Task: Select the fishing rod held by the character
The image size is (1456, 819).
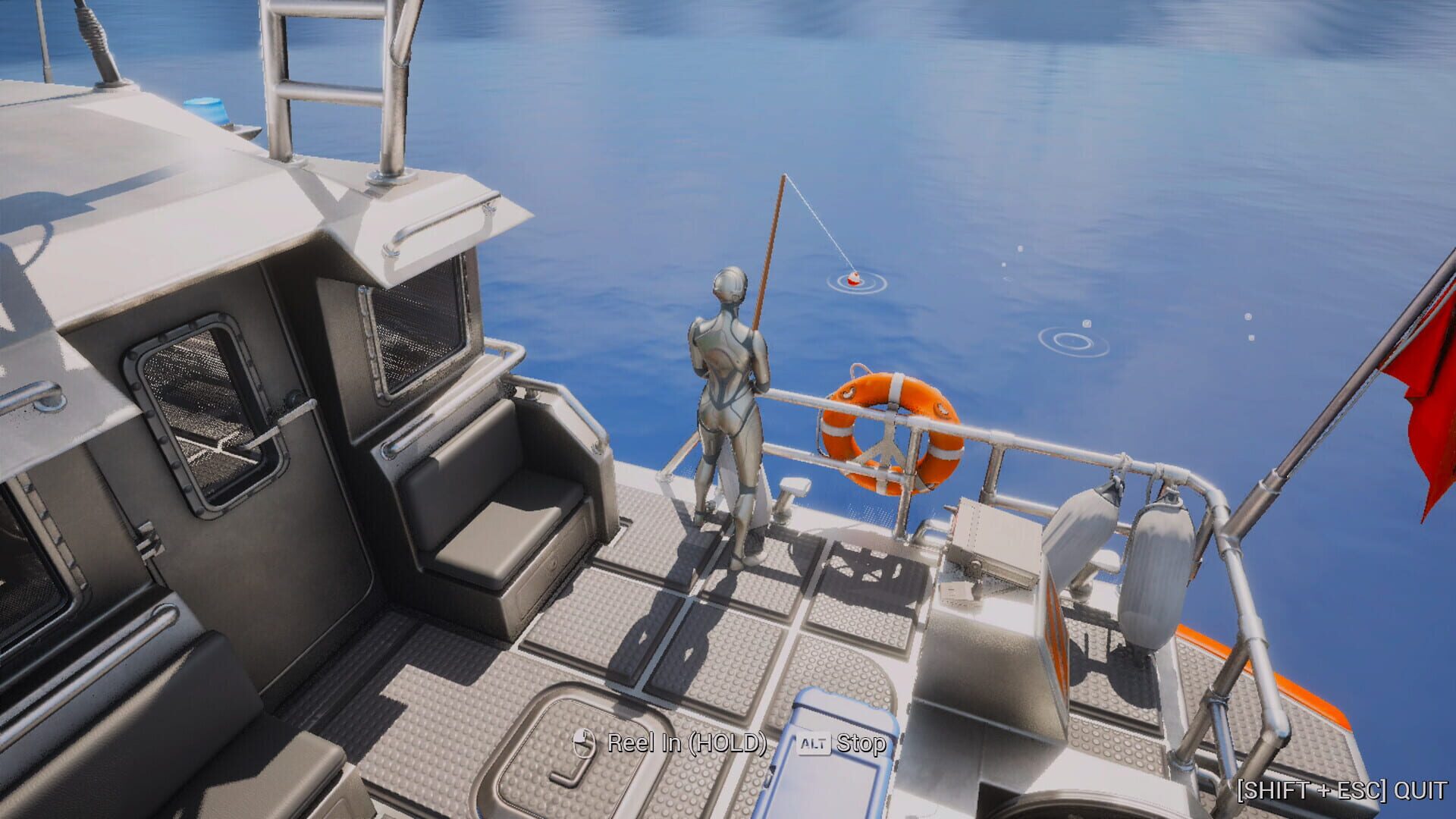Action: tap(770, 265)
